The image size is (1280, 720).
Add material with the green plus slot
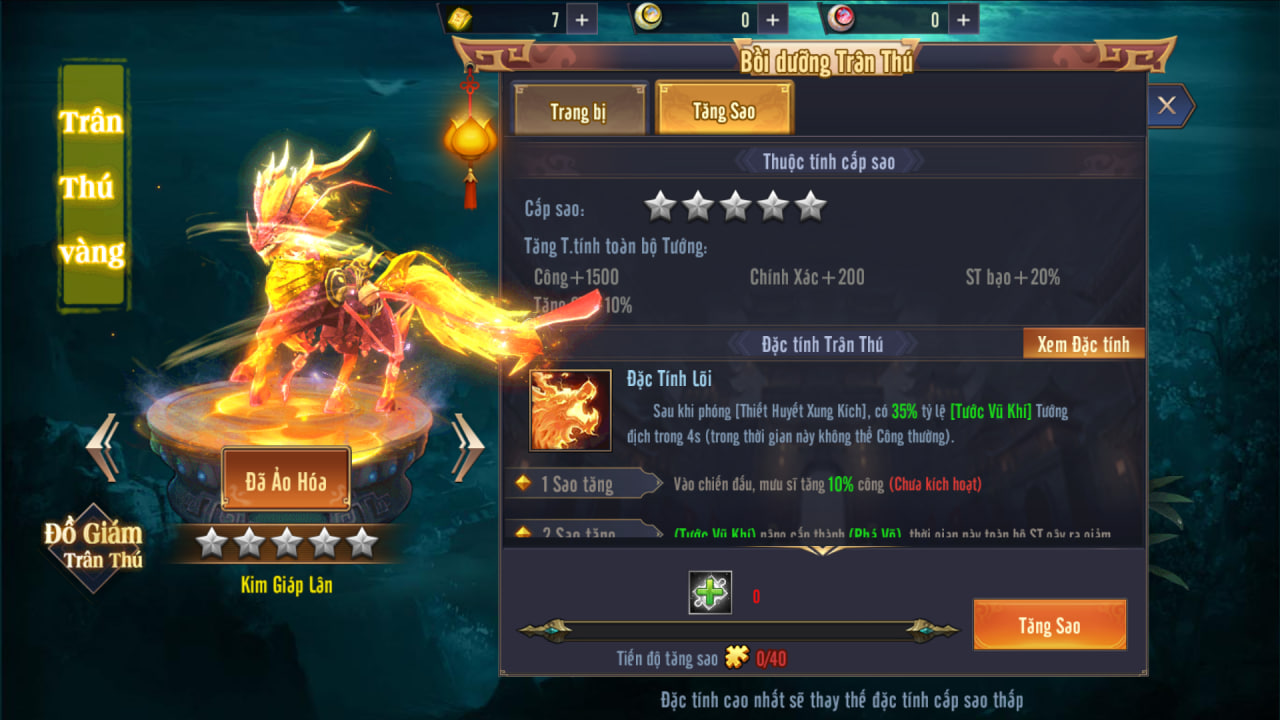[710, 593]
